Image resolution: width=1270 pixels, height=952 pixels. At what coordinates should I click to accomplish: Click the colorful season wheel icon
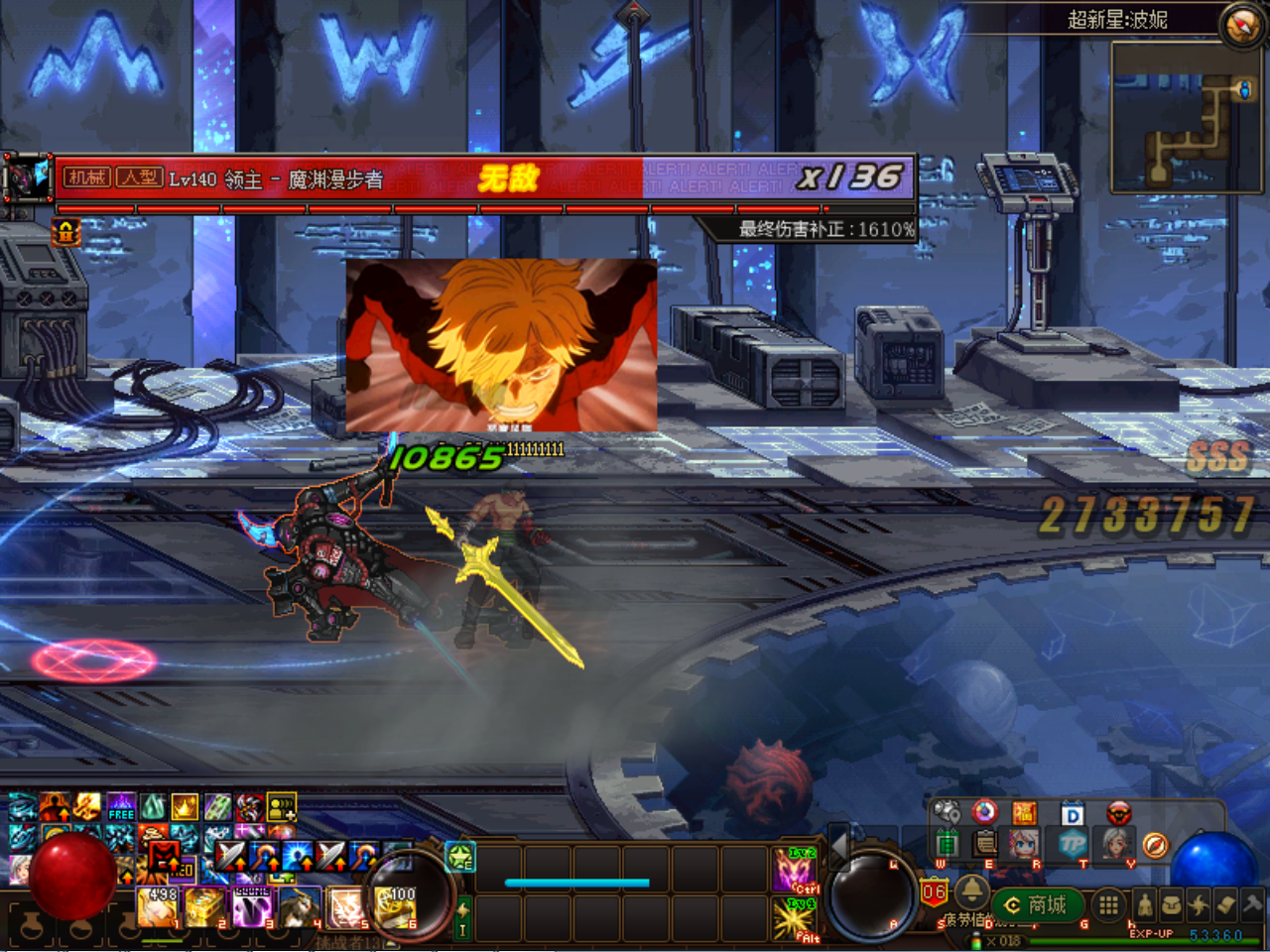click(x=983, y=812)
